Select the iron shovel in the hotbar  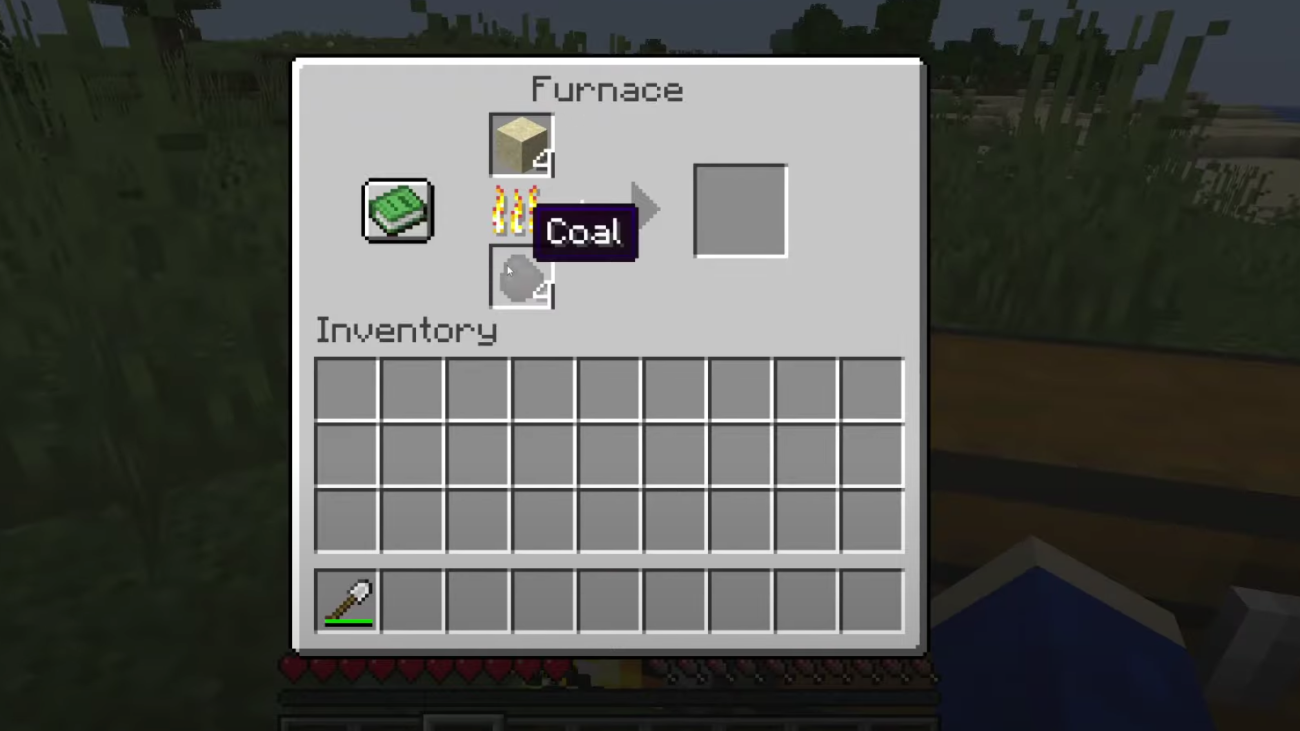coord(345,598)
